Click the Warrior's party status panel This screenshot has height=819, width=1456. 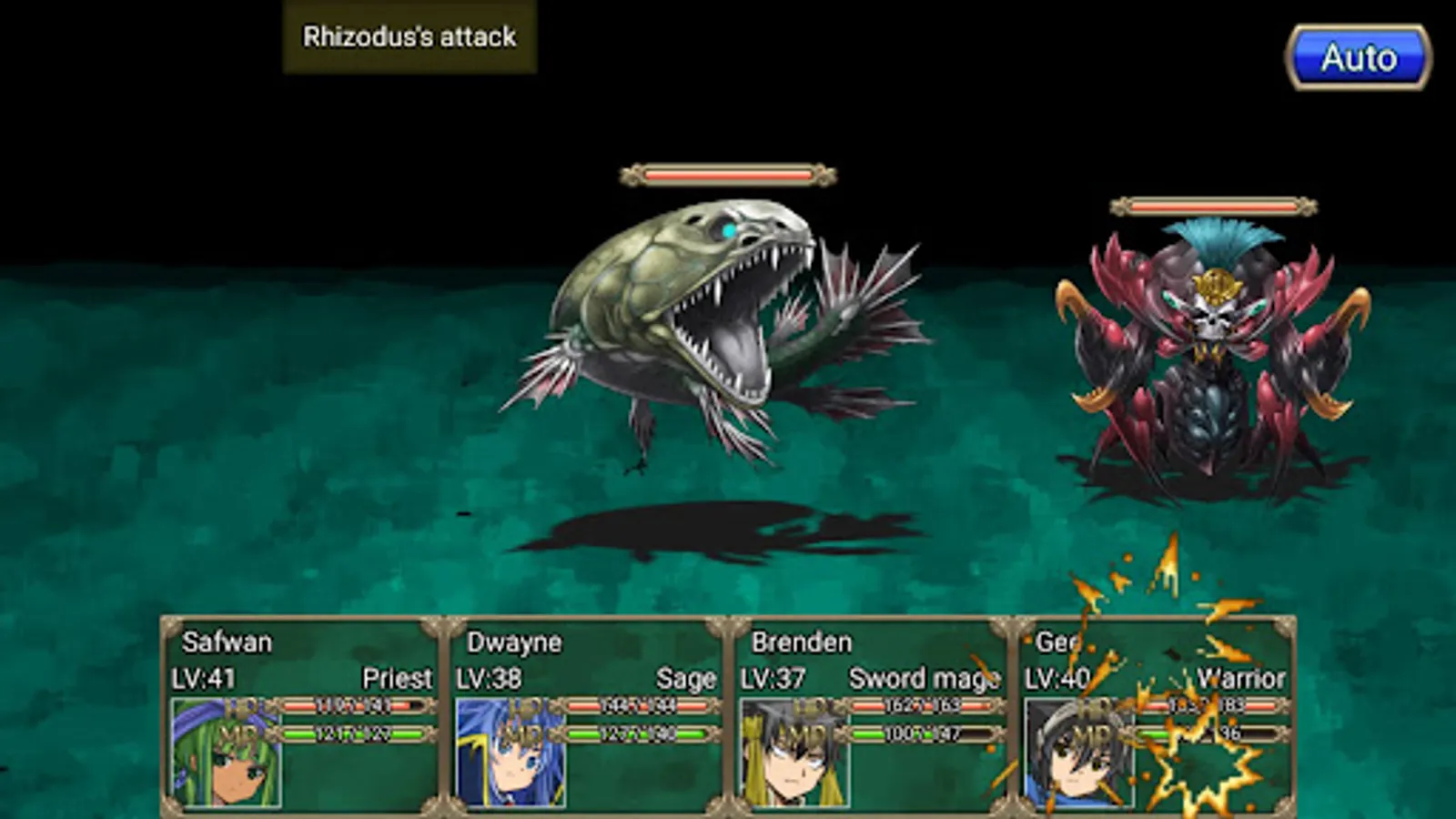[x=1156, y=715]
